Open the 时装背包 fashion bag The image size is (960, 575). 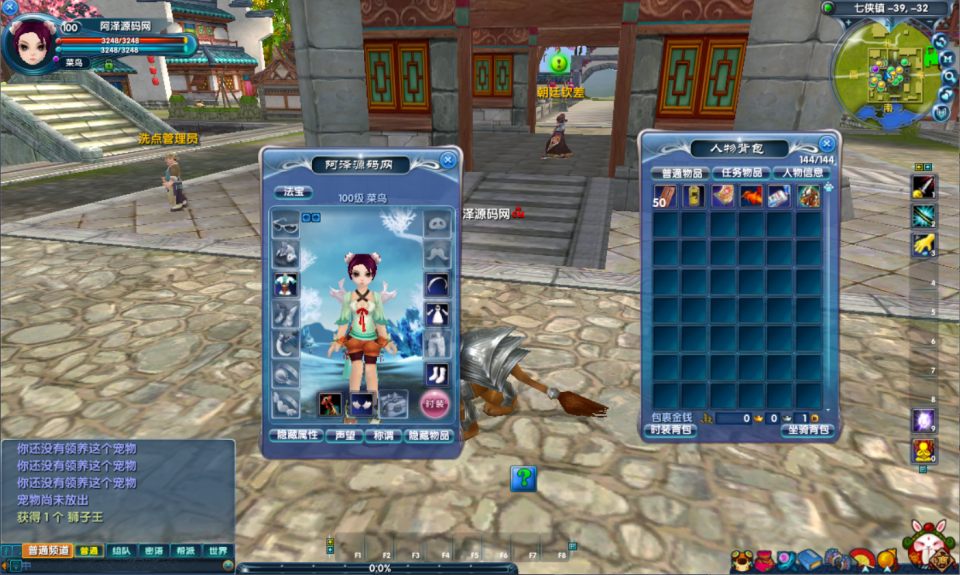point(669,430)
